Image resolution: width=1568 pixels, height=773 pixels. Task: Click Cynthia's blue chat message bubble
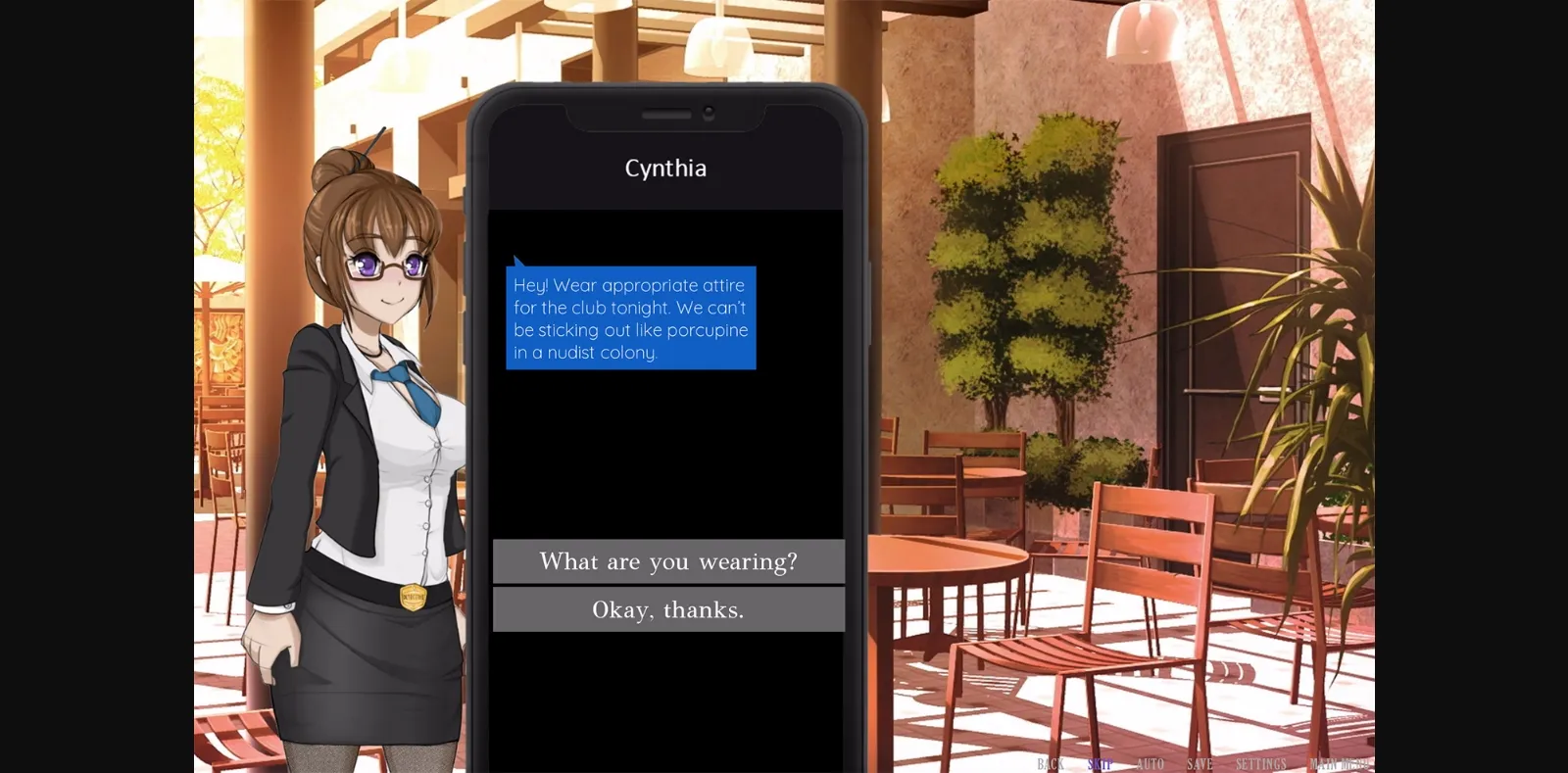click(630, 318)
